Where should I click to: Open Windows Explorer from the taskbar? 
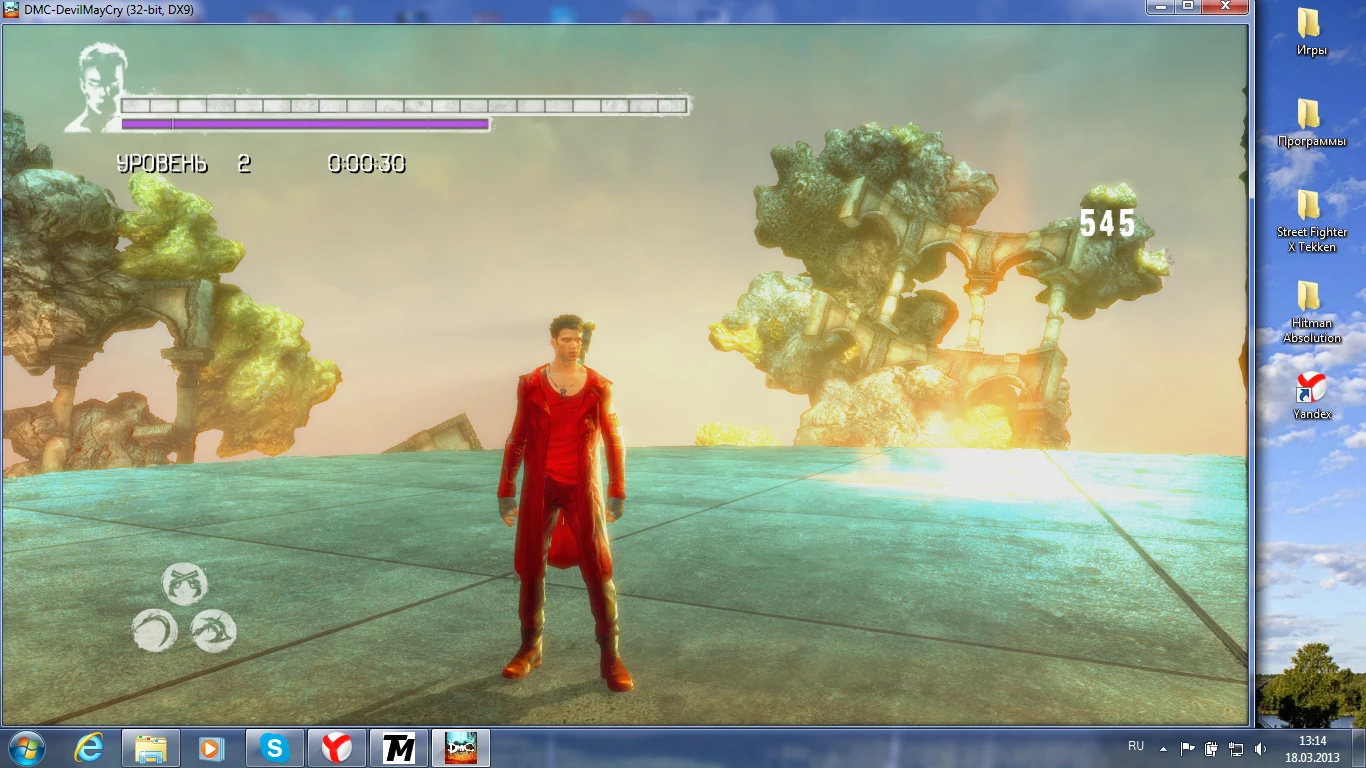(150, 747)
